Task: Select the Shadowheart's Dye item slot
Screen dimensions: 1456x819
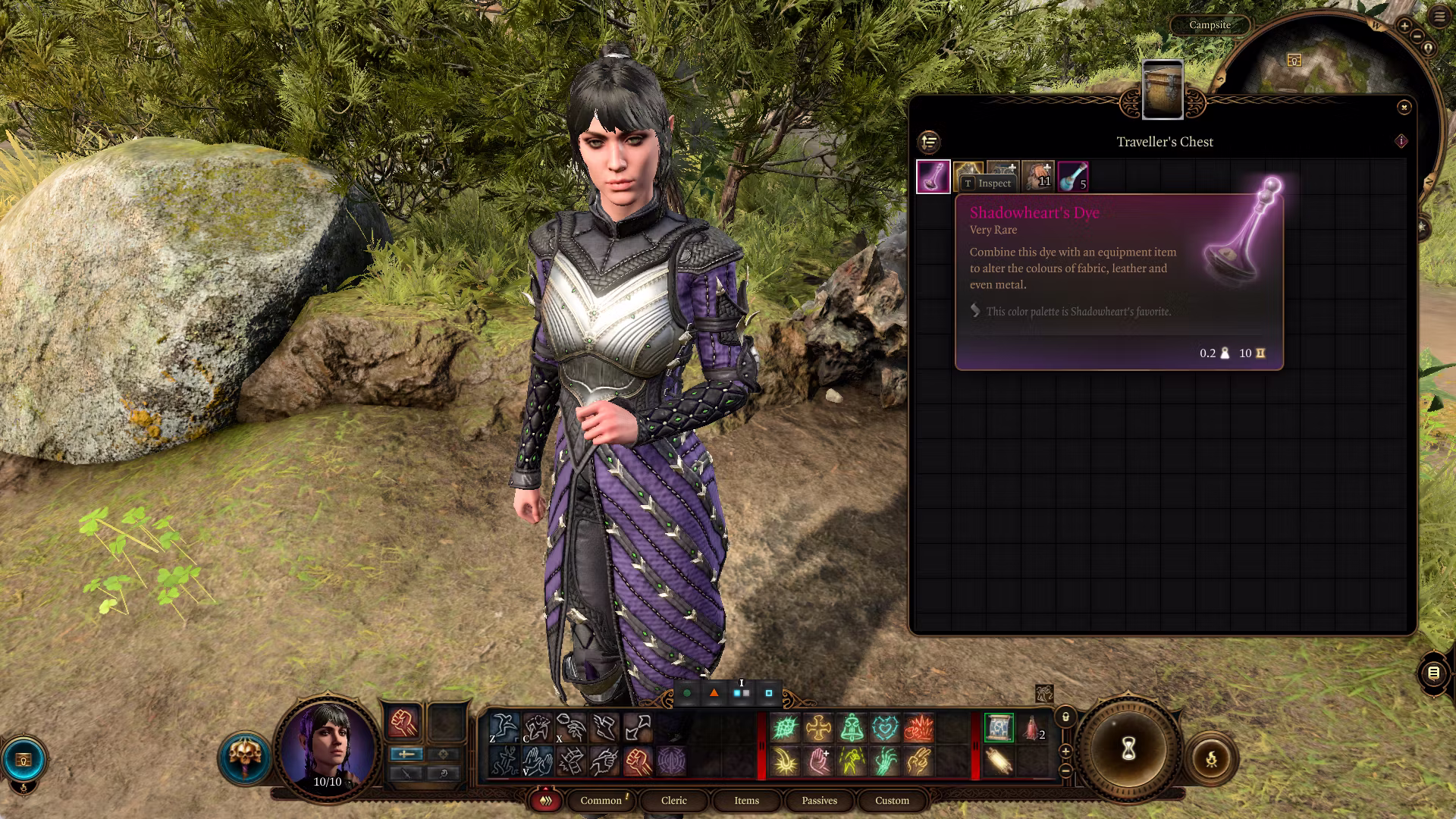Action: tap(934, 177)
